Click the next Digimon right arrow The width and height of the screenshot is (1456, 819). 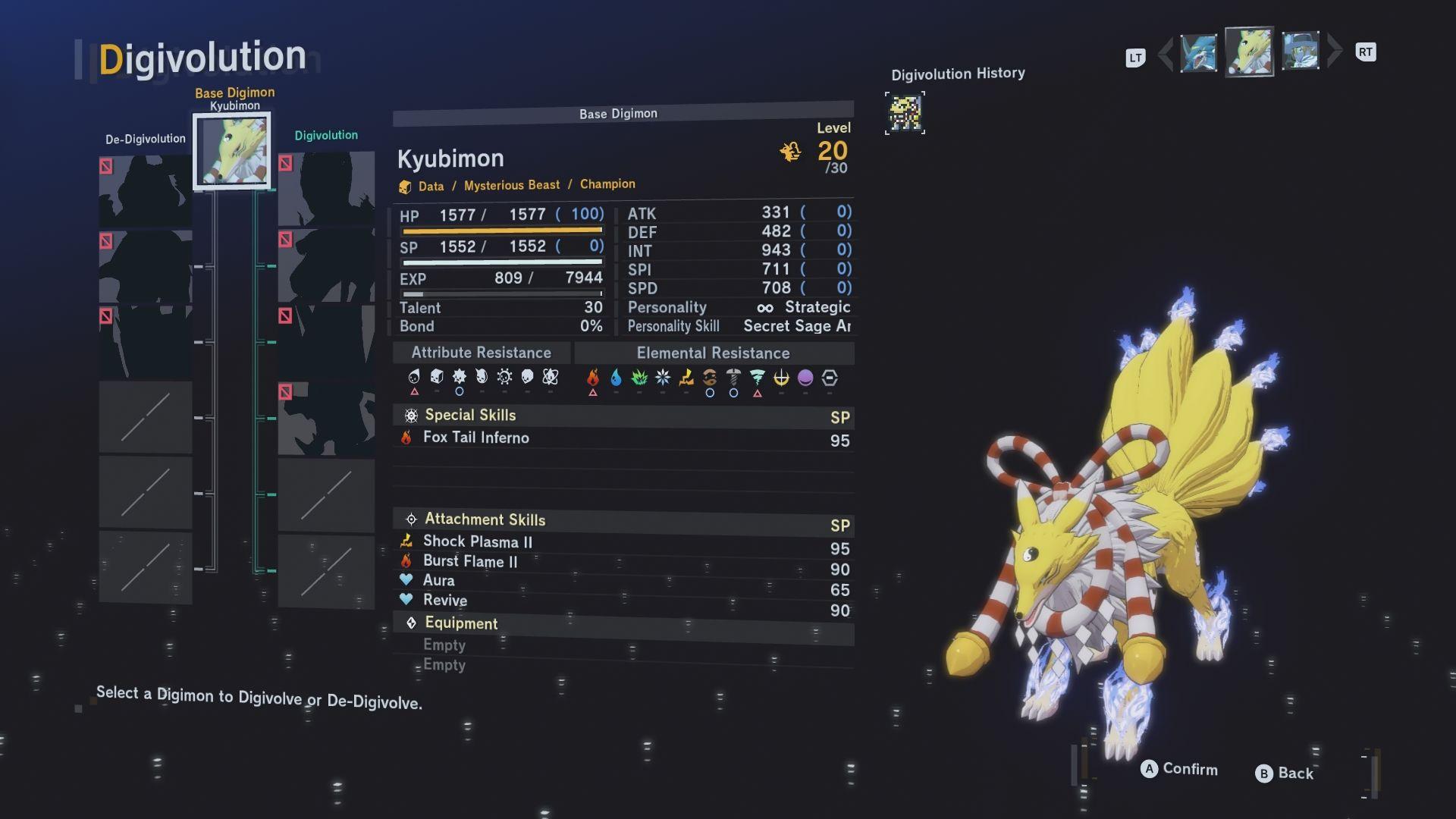[x=1335, y=51]
